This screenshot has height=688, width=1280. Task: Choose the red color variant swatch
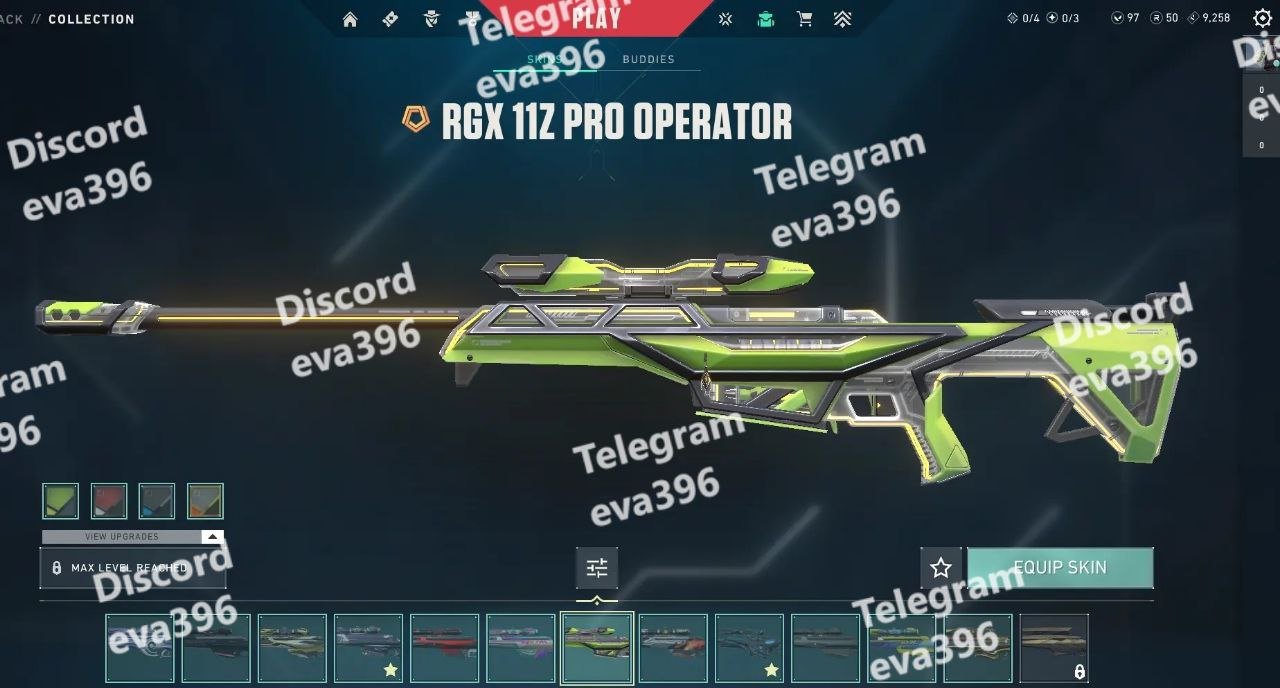[109, 501]
